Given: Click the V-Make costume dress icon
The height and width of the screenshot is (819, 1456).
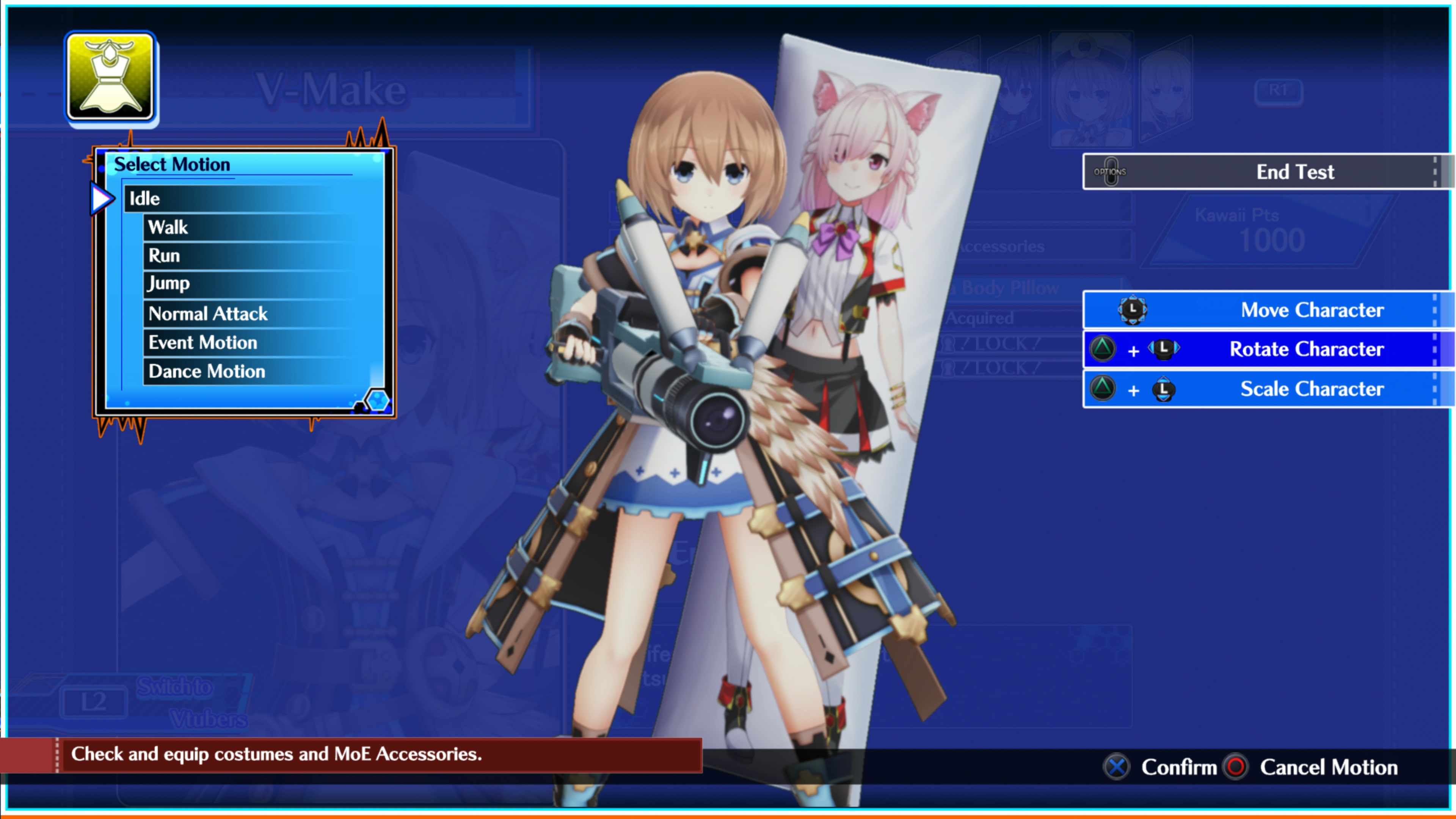Looking at the screenshot, I should coord(110,79).
